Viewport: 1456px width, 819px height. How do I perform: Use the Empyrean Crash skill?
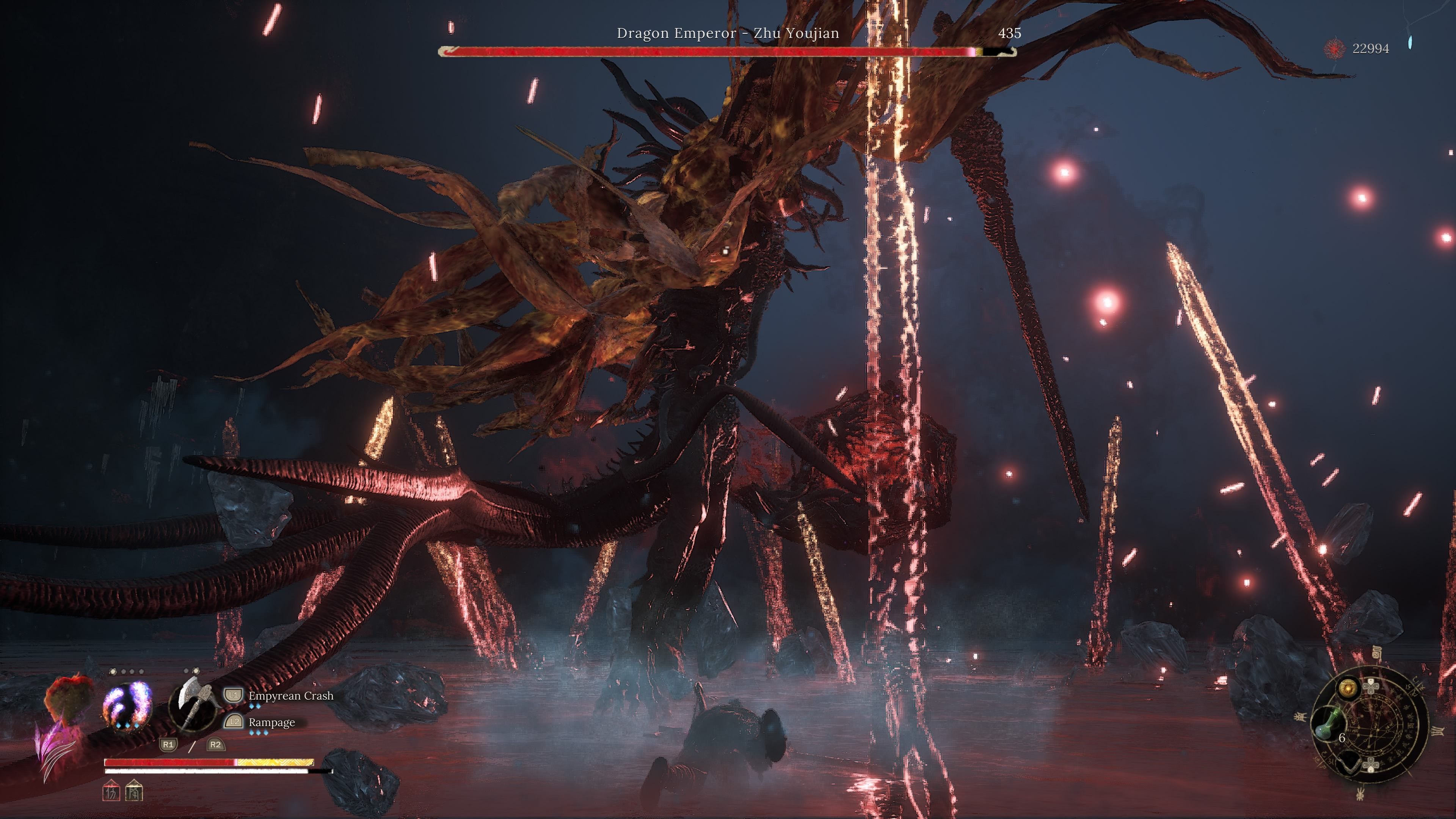(x=290, y=696)
